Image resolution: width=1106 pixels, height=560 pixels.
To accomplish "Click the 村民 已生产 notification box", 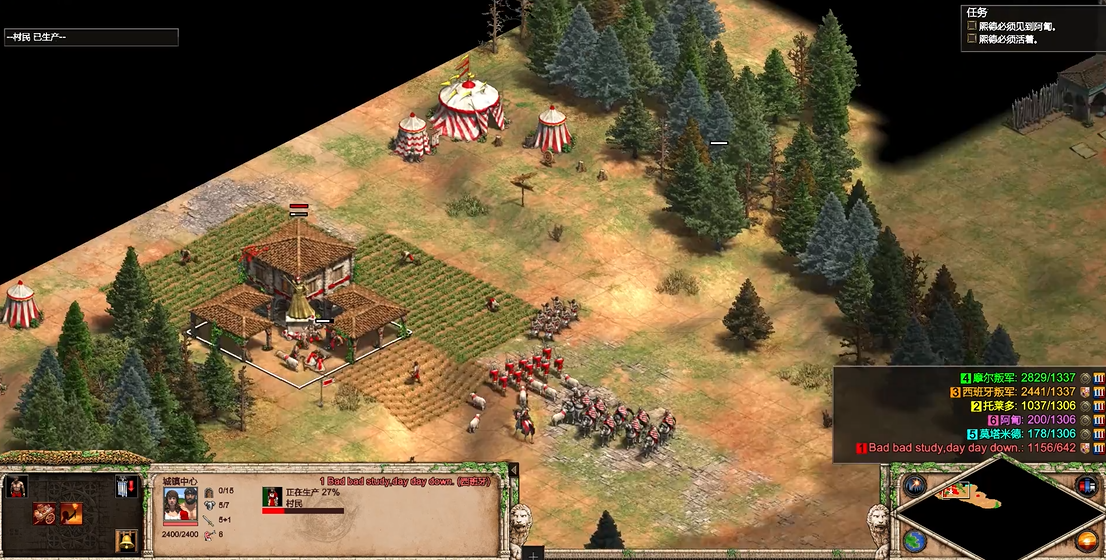I will point(91,37).
